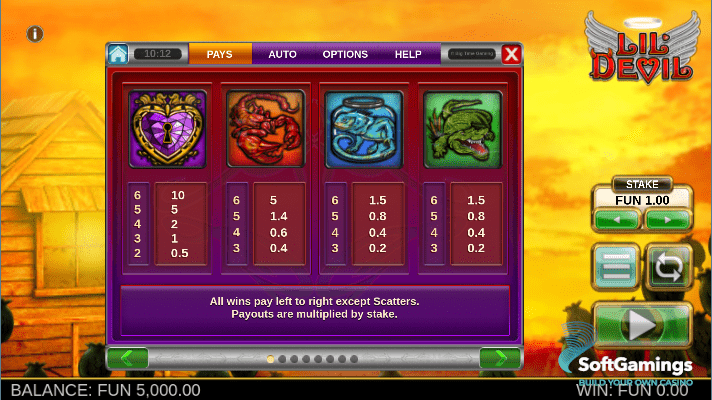
Task: Switch to the AUTO tab
Action: [282, 54]
